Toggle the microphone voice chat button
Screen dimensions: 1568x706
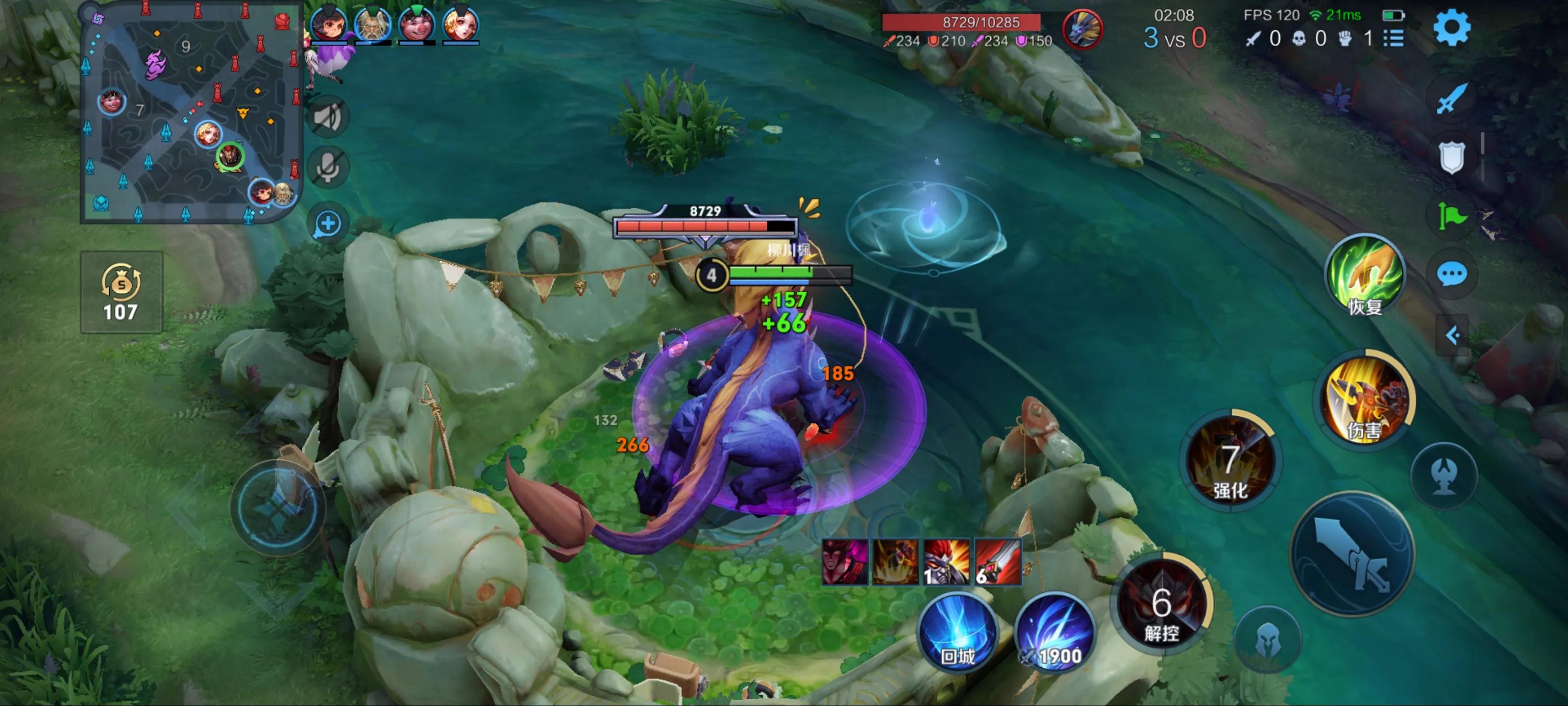pyautogui.click(x=328, y=167)
